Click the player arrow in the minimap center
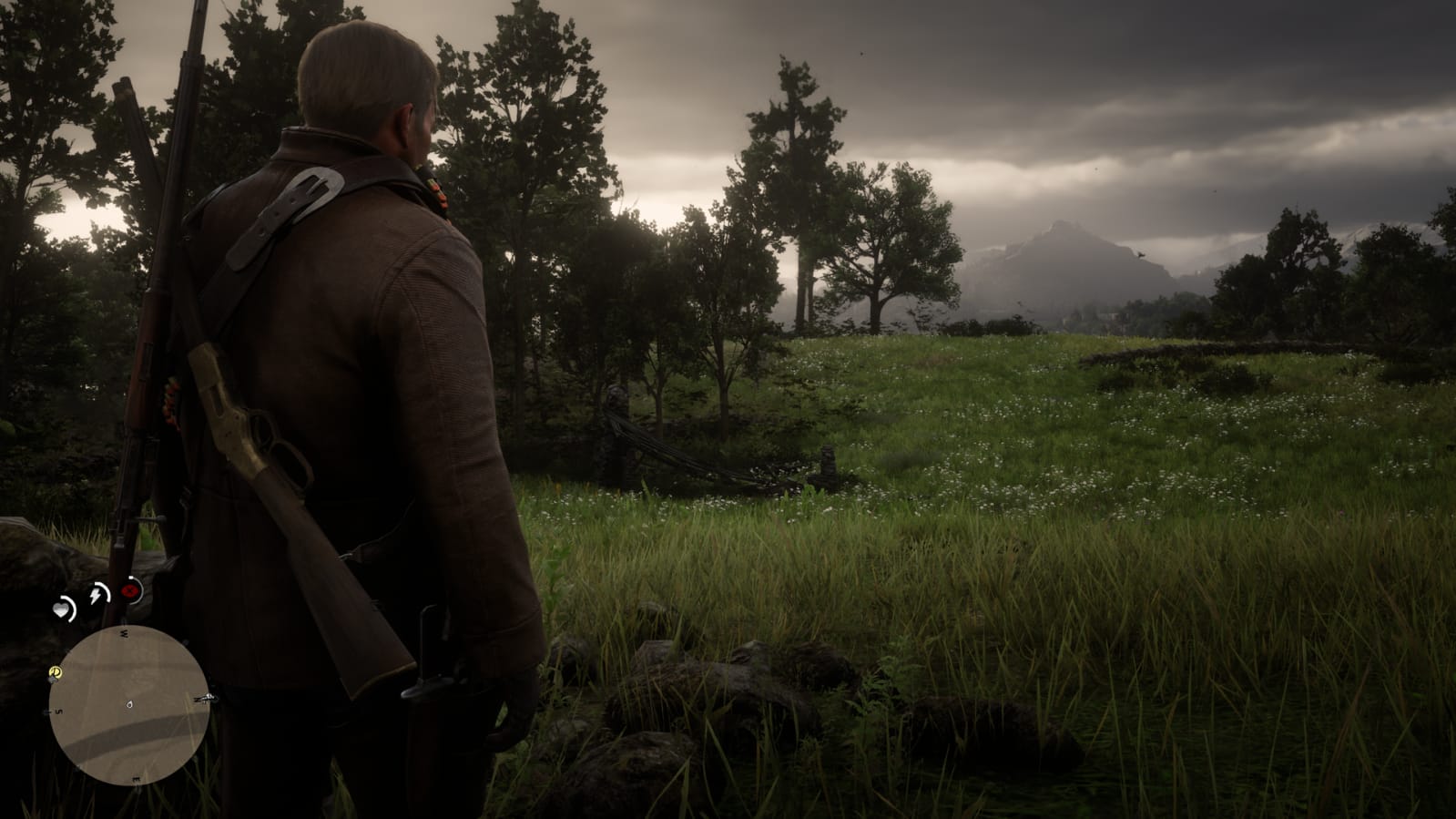Screen dimensions: 1456x819 (x=130, y=704)
